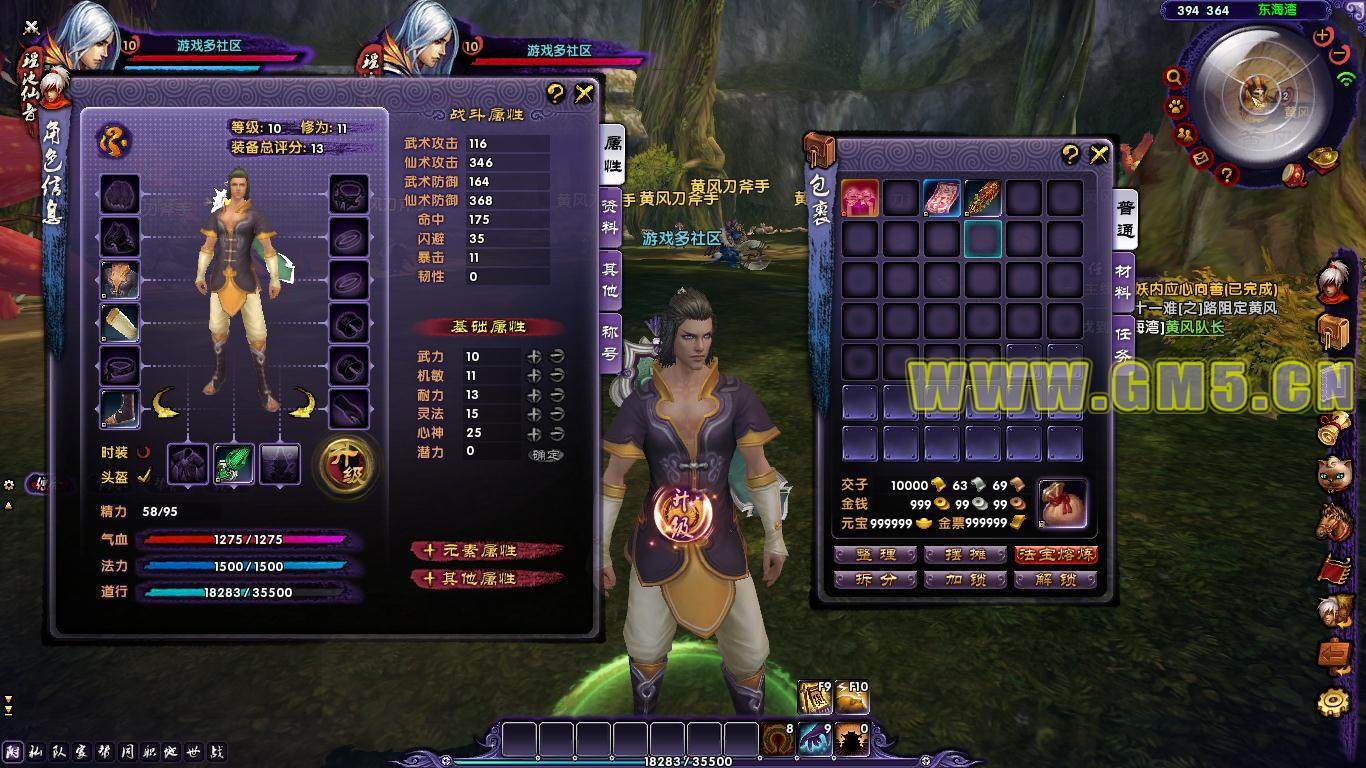
Task: Lock items with the 加锁 button
Action: (x=964, y=579)
